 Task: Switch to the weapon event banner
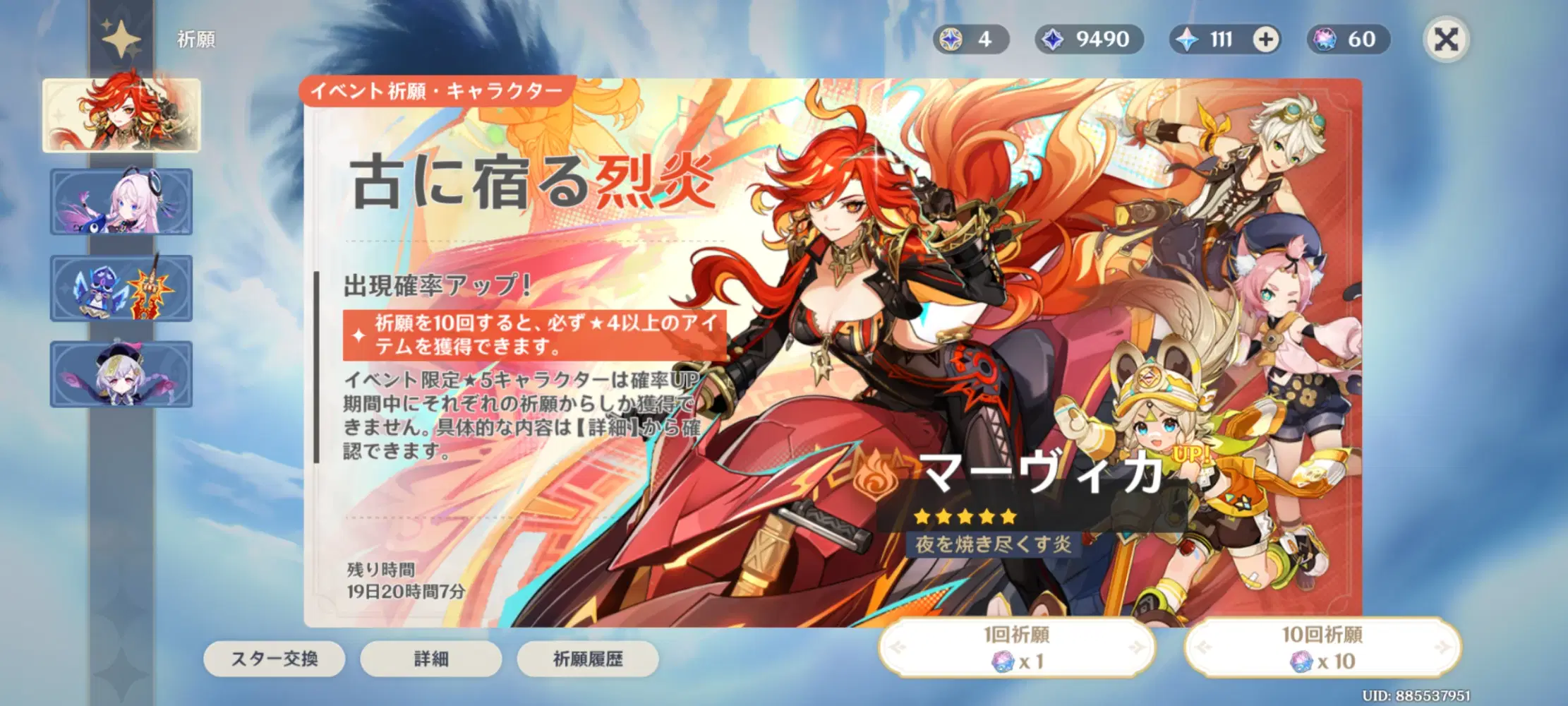coord(123,289)
